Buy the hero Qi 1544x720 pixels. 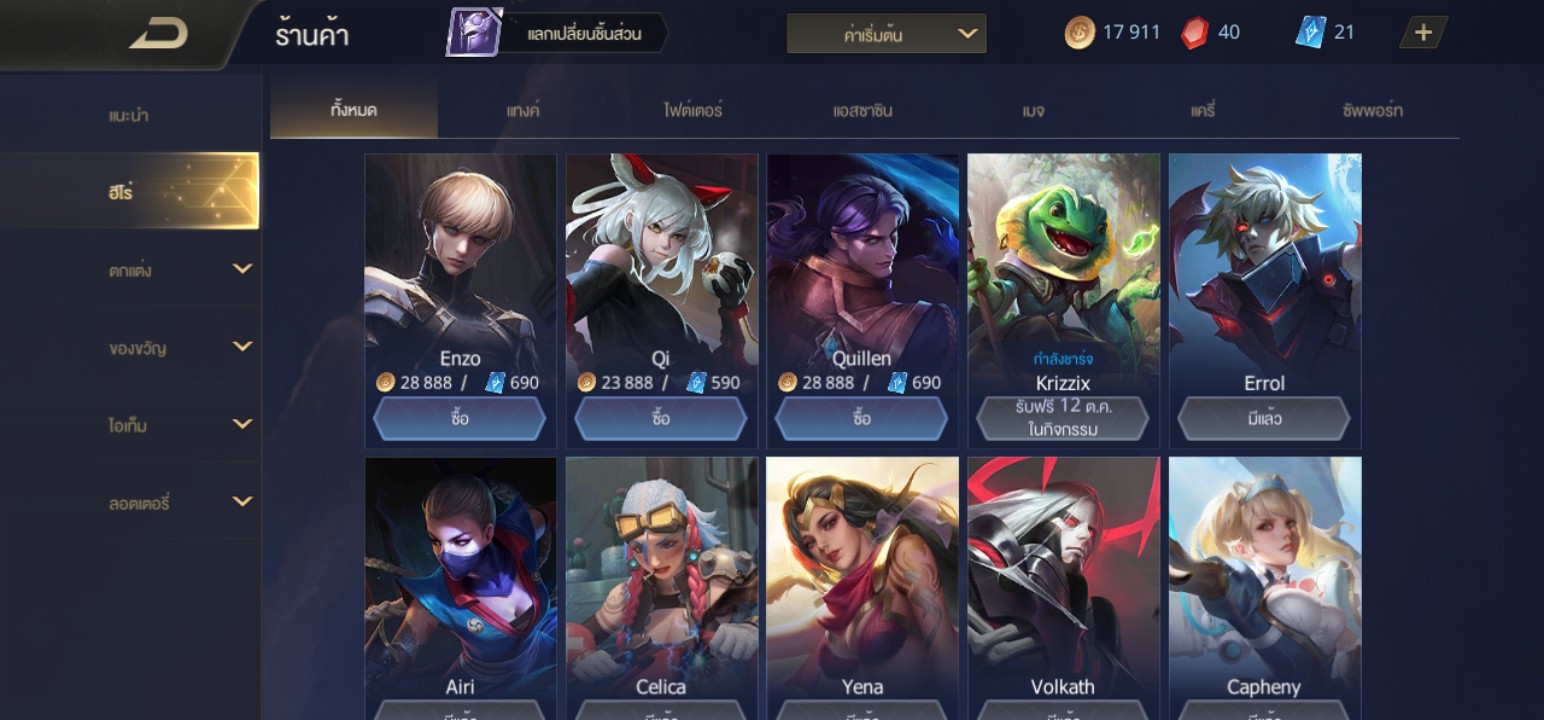(661, 418)
